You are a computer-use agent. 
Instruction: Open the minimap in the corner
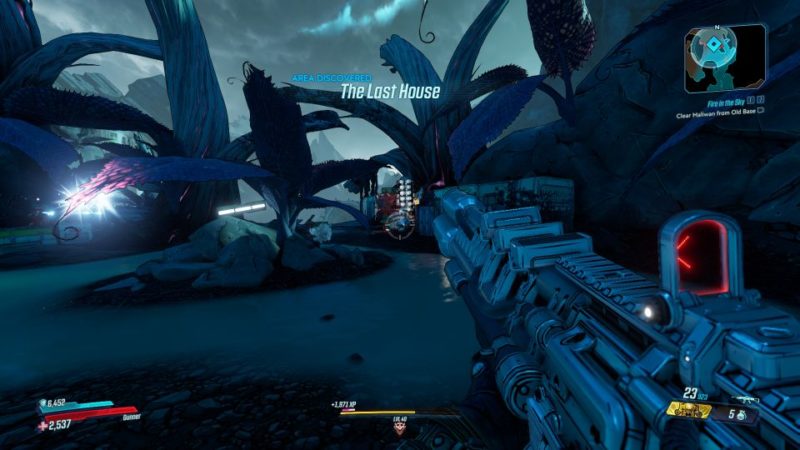[725, 56]
